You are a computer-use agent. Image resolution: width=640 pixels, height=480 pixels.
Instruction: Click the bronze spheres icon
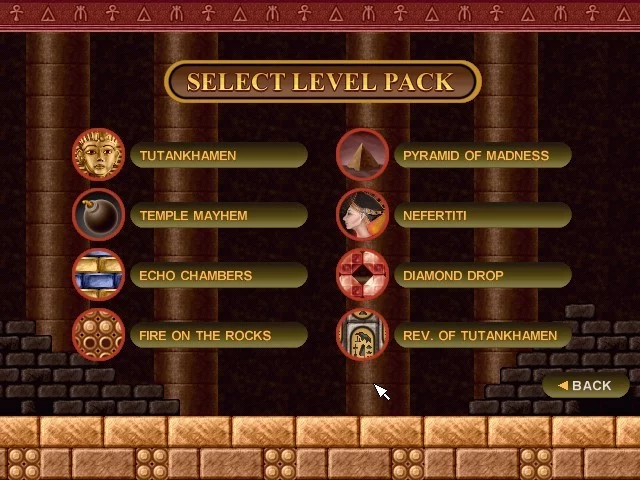click(x=98, y=335)
